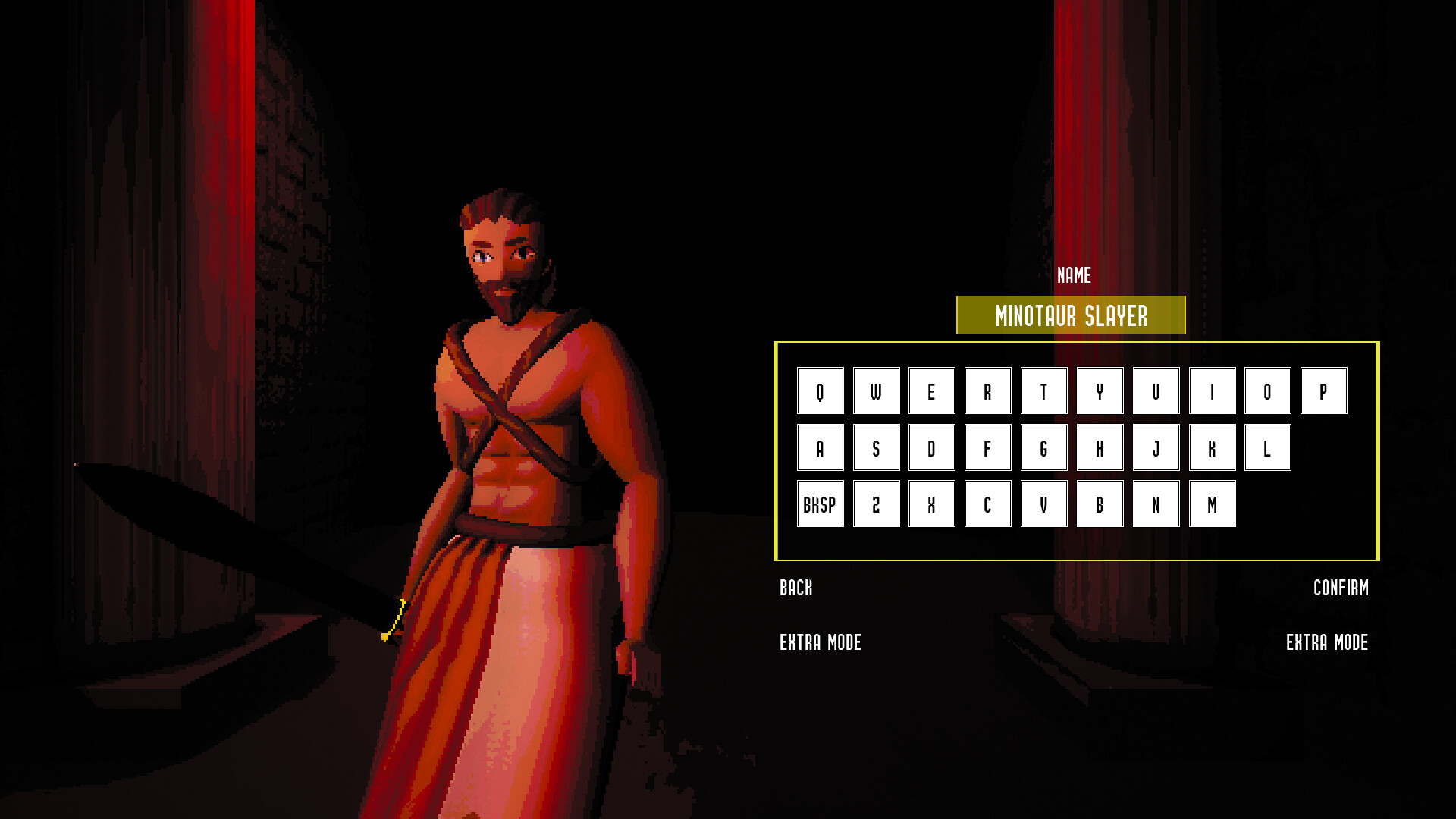Screen dimensions: 1456x819
Task: Select the M key
Action: click(1212, 503)
